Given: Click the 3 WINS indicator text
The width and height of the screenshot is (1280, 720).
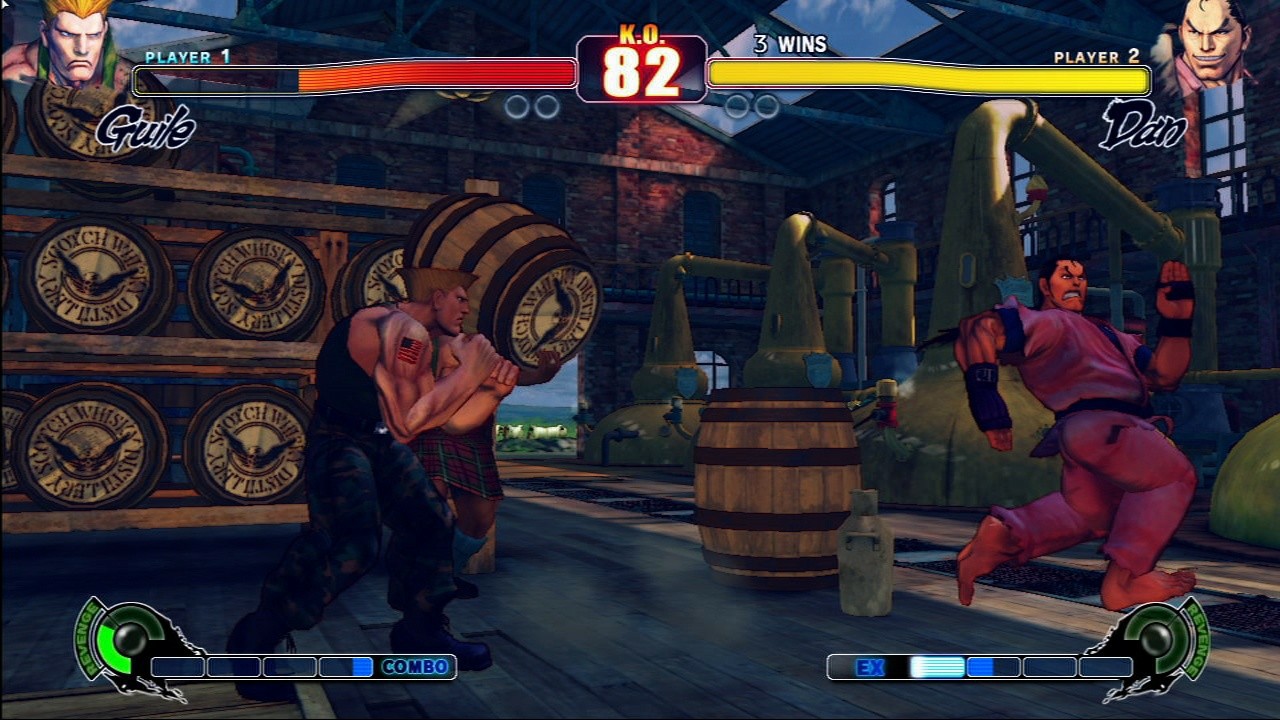Looking at the screenshot, I should (x=789, y=45).
